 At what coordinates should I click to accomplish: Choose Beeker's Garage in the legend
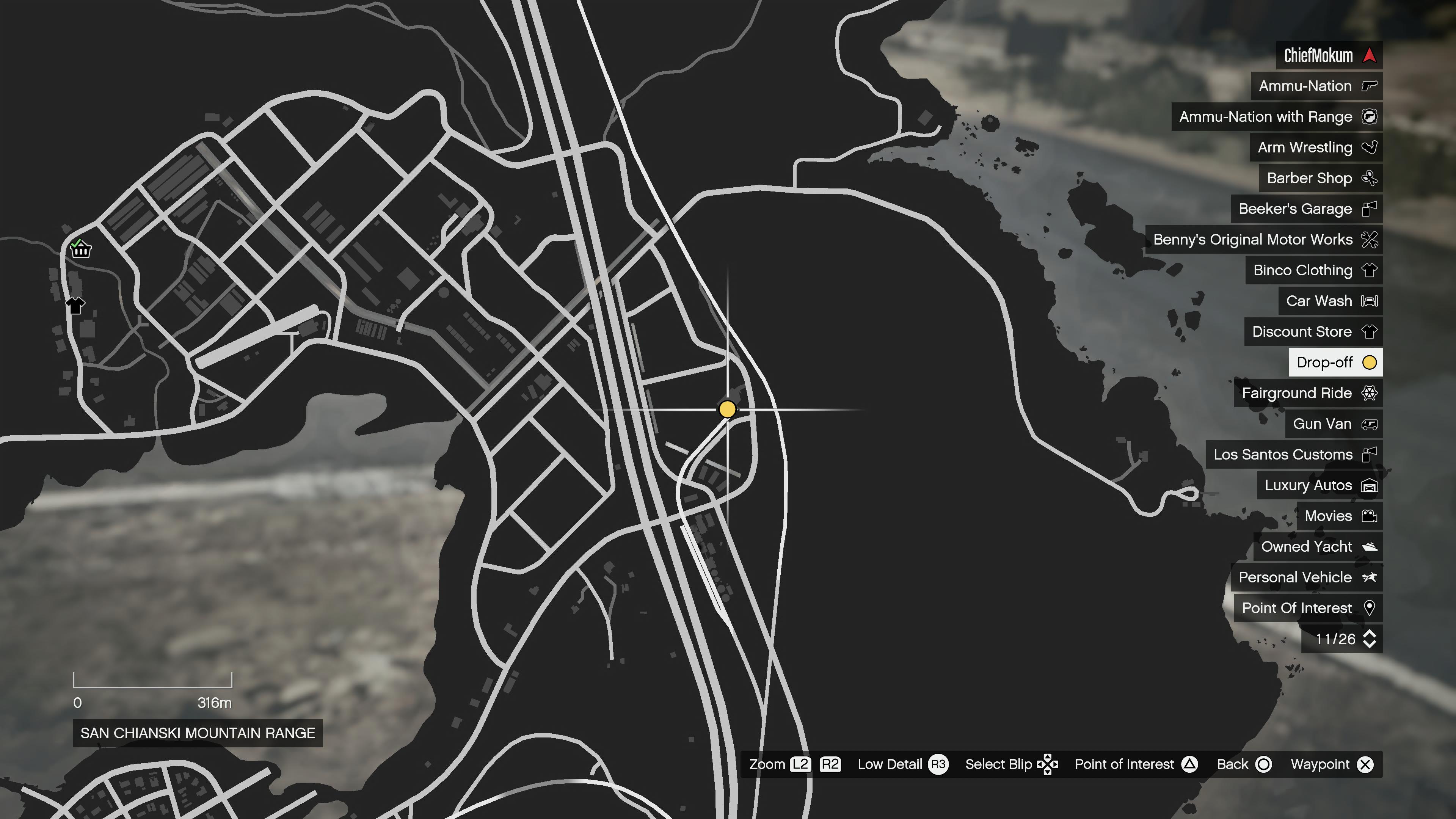coord(1306,209)
